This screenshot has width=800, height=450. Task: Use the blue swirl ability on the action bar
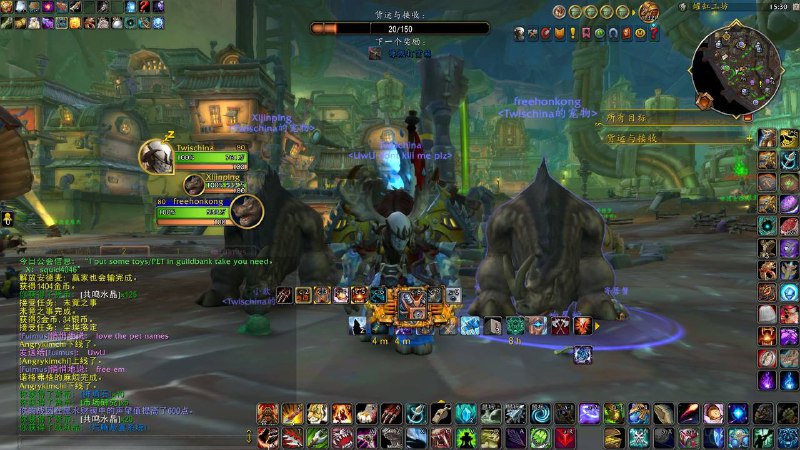539,413
